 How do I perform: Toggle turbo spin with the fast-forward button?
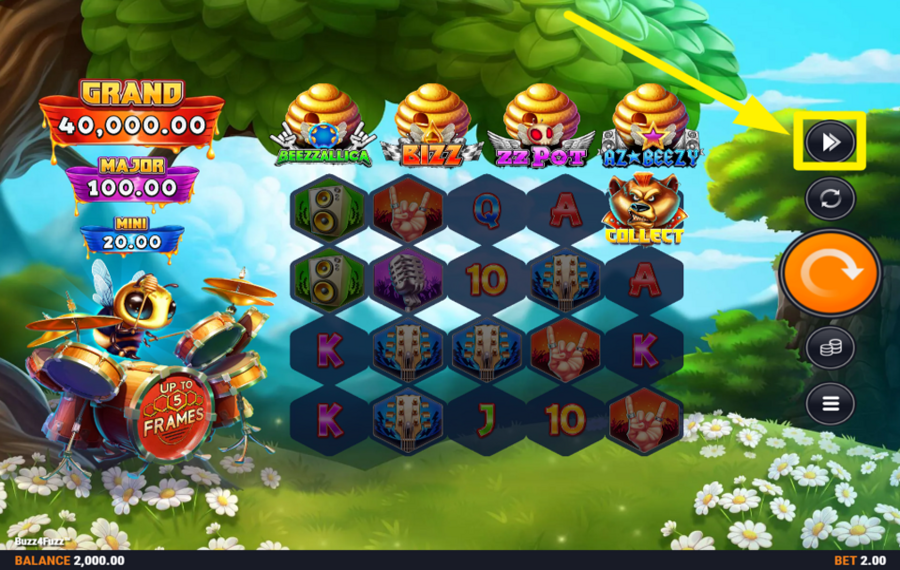tap(830, 143)
